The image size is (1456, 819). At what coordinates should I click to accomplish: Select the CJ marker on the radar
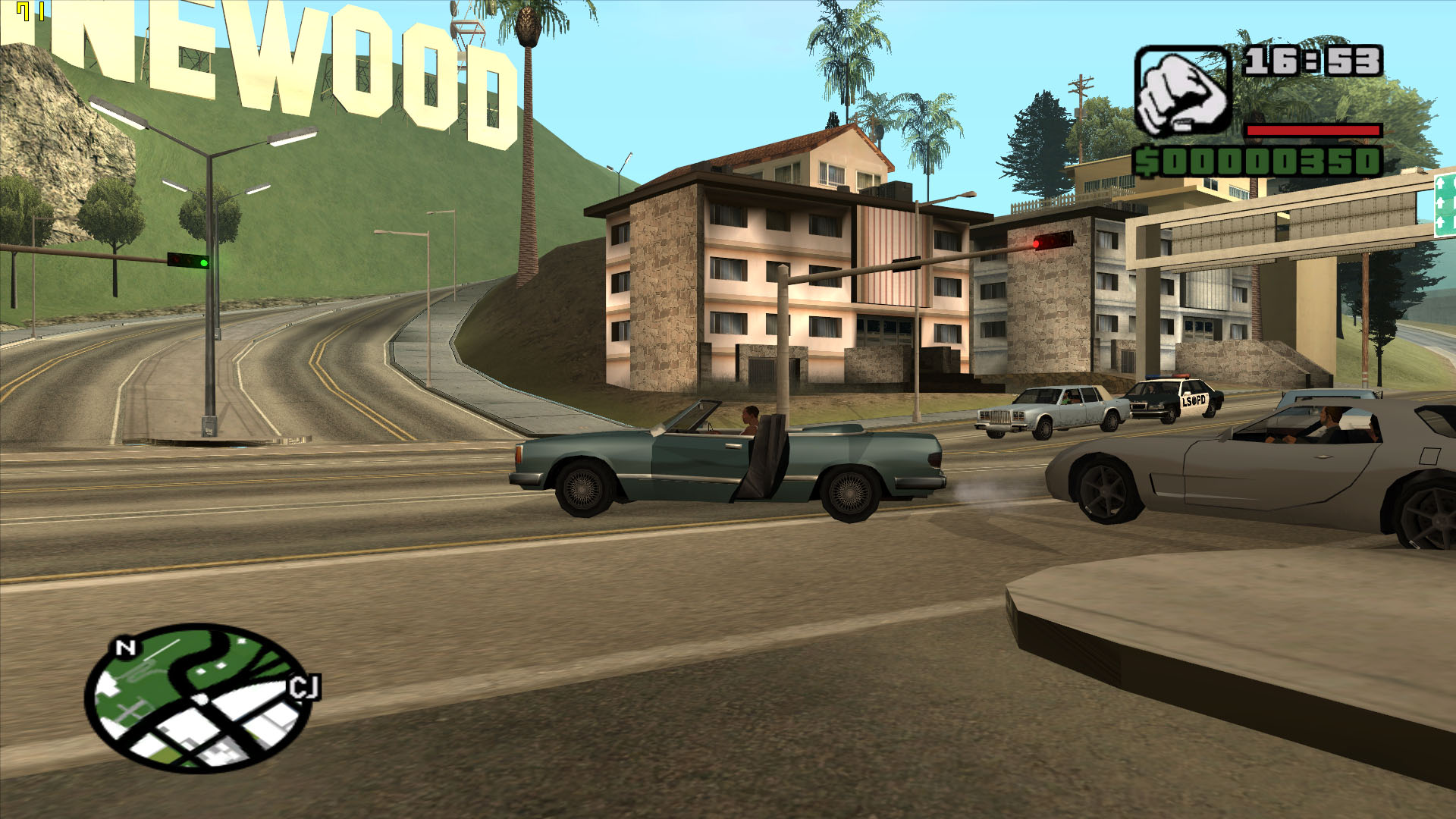tap(305, 688)
